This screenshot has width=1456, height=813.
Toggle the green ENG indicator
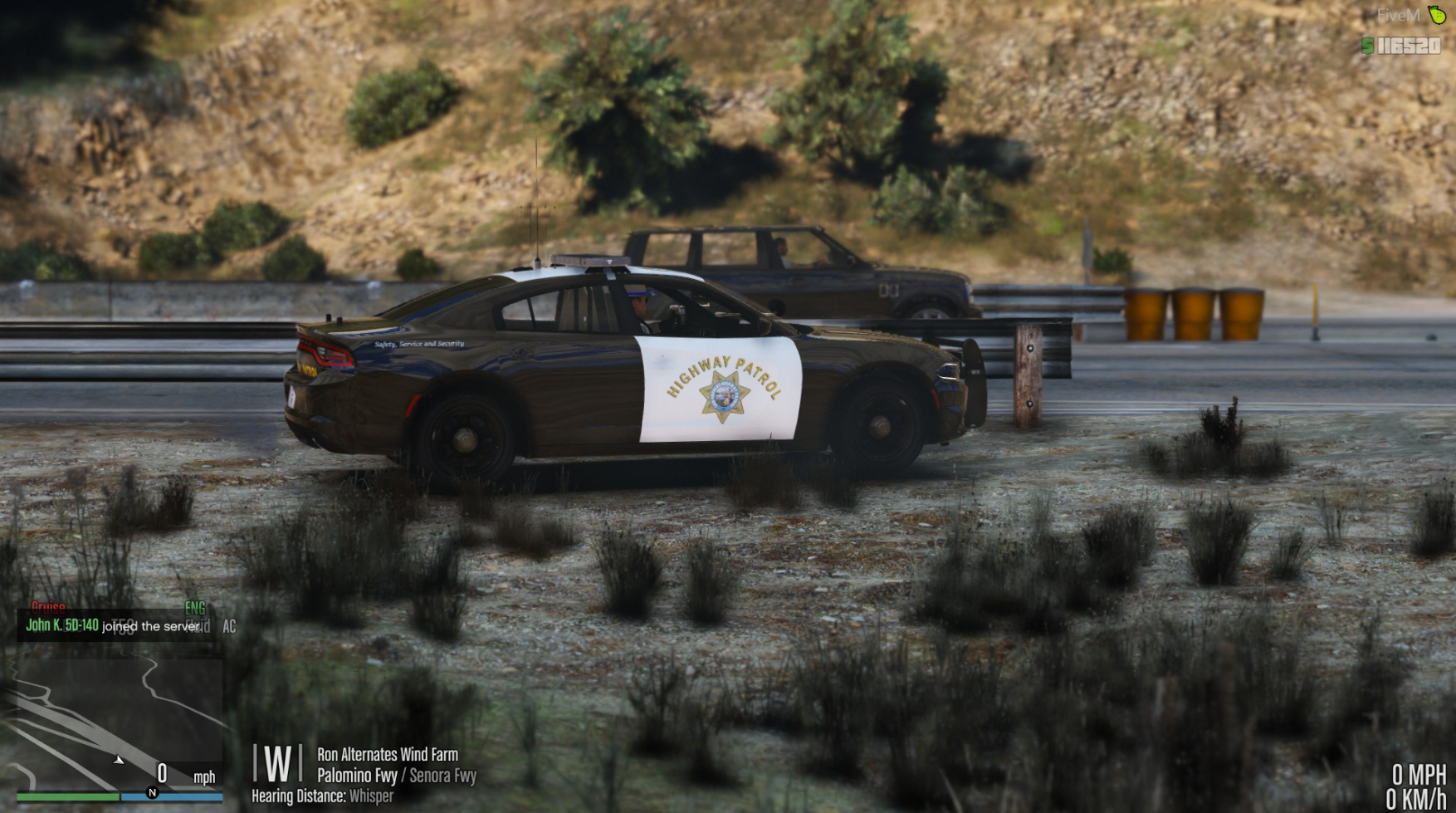[x=195, y=607]
